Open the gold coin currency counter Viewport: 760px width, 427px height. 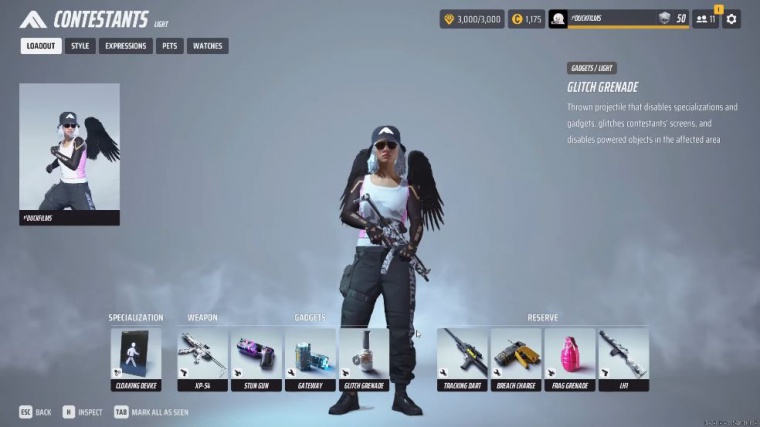(x=525, y=19)
